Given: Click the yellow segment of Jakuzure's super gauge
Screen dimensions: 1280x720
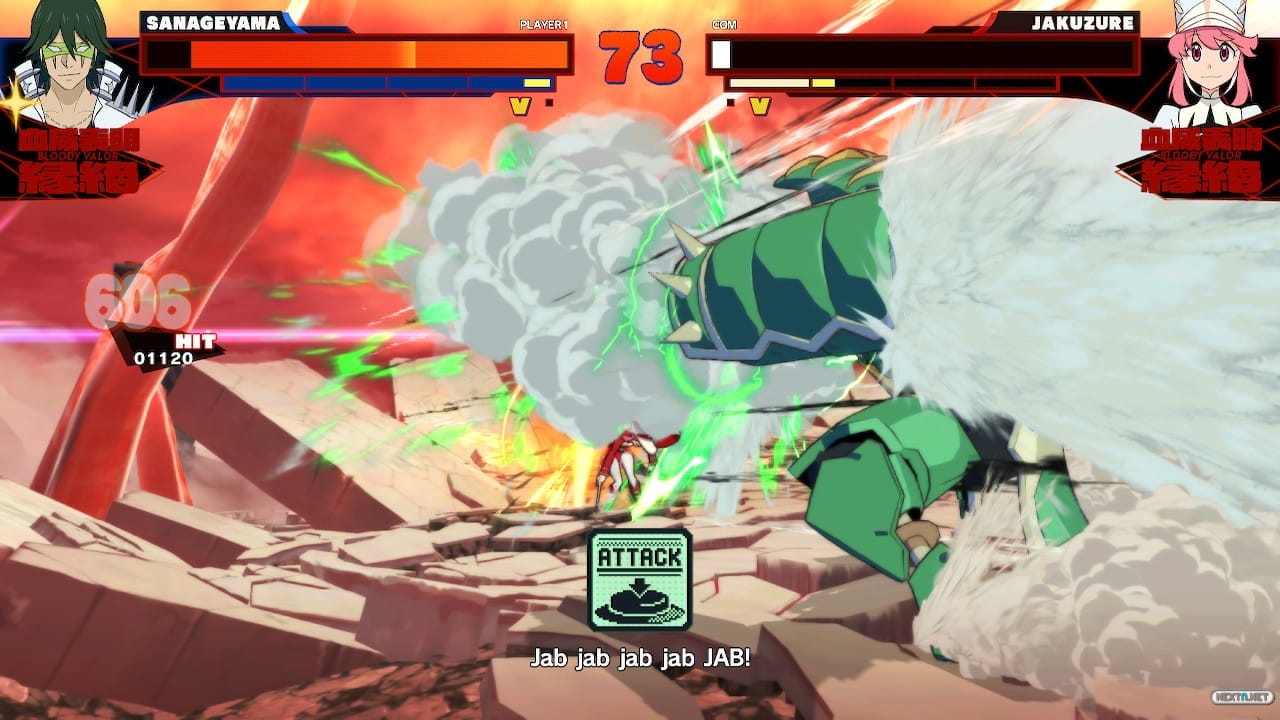Looking at the screenshot, I should coord(822,83).
